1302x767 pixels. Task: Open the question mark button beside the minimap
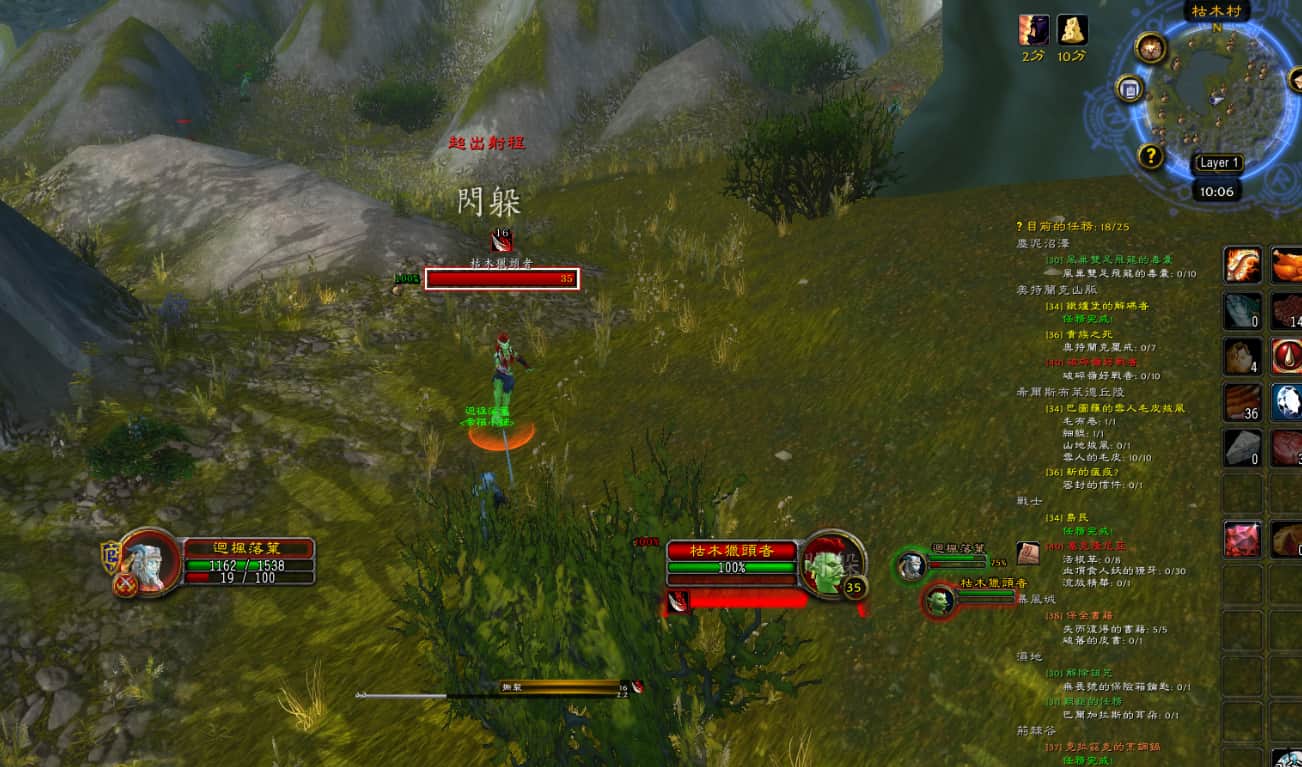coord(1151,156)
